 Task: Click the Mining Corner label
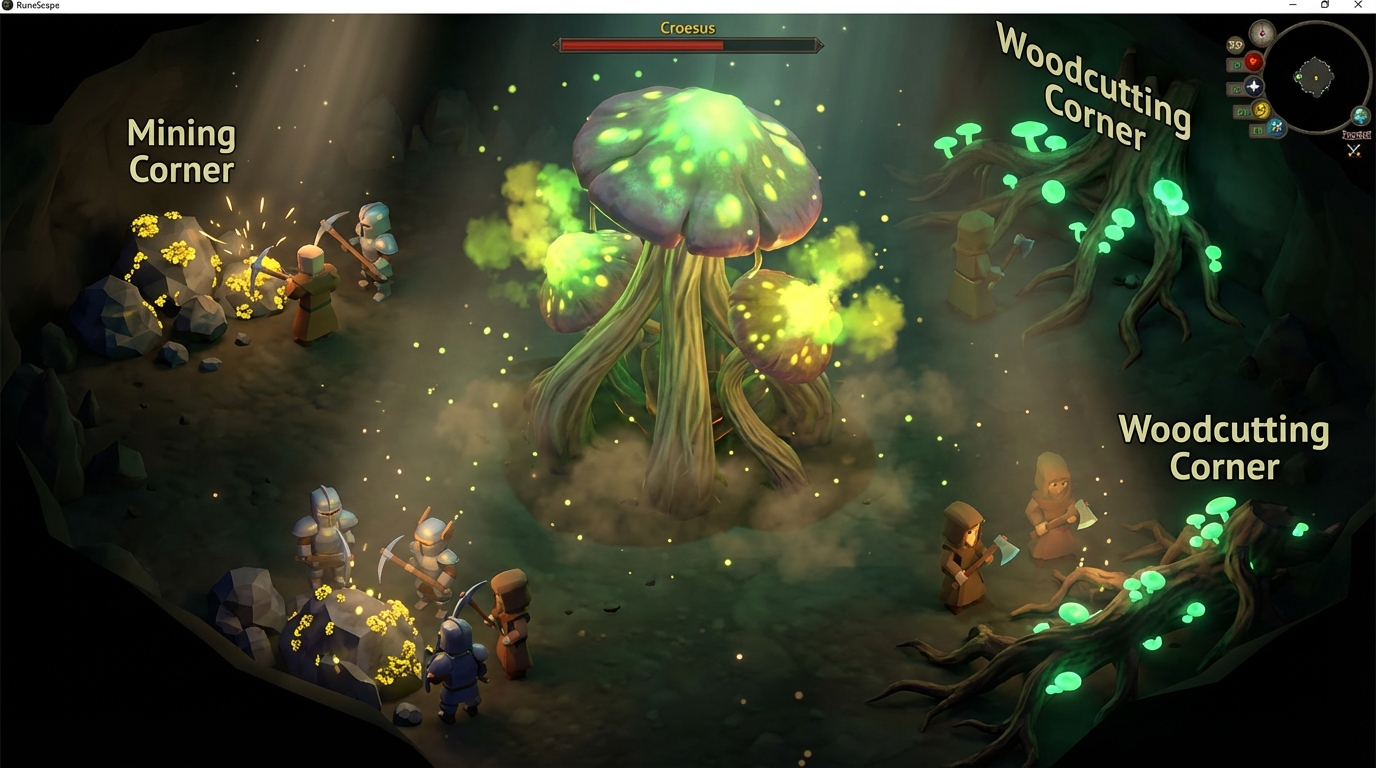[180, 150]
